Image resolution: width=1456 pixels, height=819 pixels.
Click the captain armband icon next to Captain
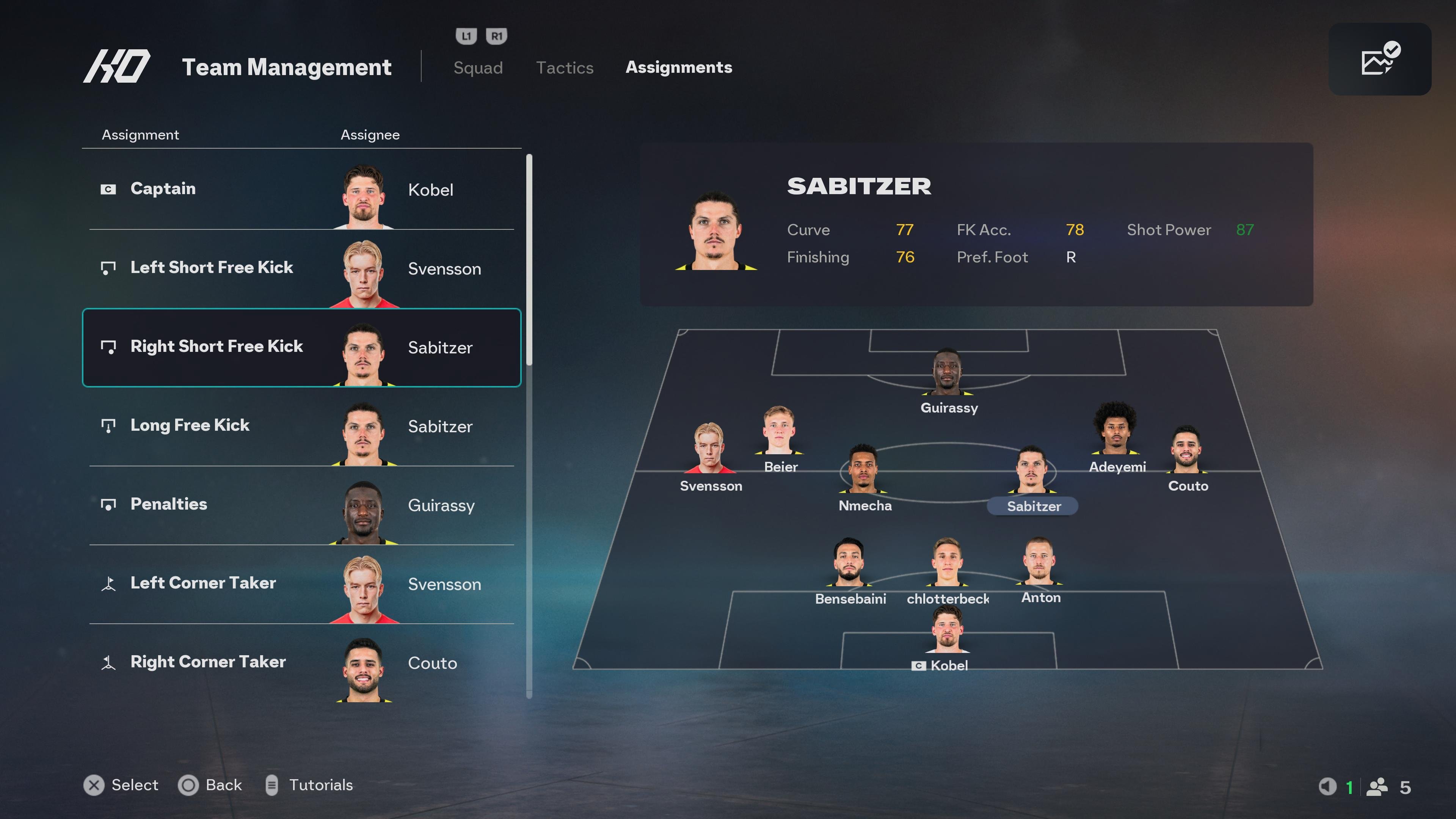(108, 189)
